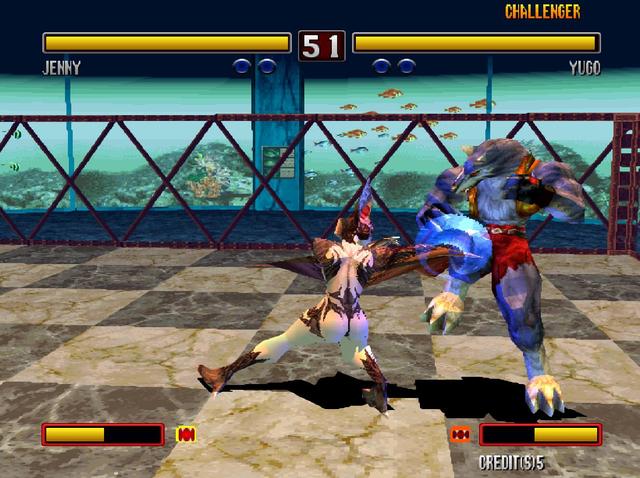Click Jenny's yellow beast transformation icon
Screen dimensions: 640x478
coord(185,434)
